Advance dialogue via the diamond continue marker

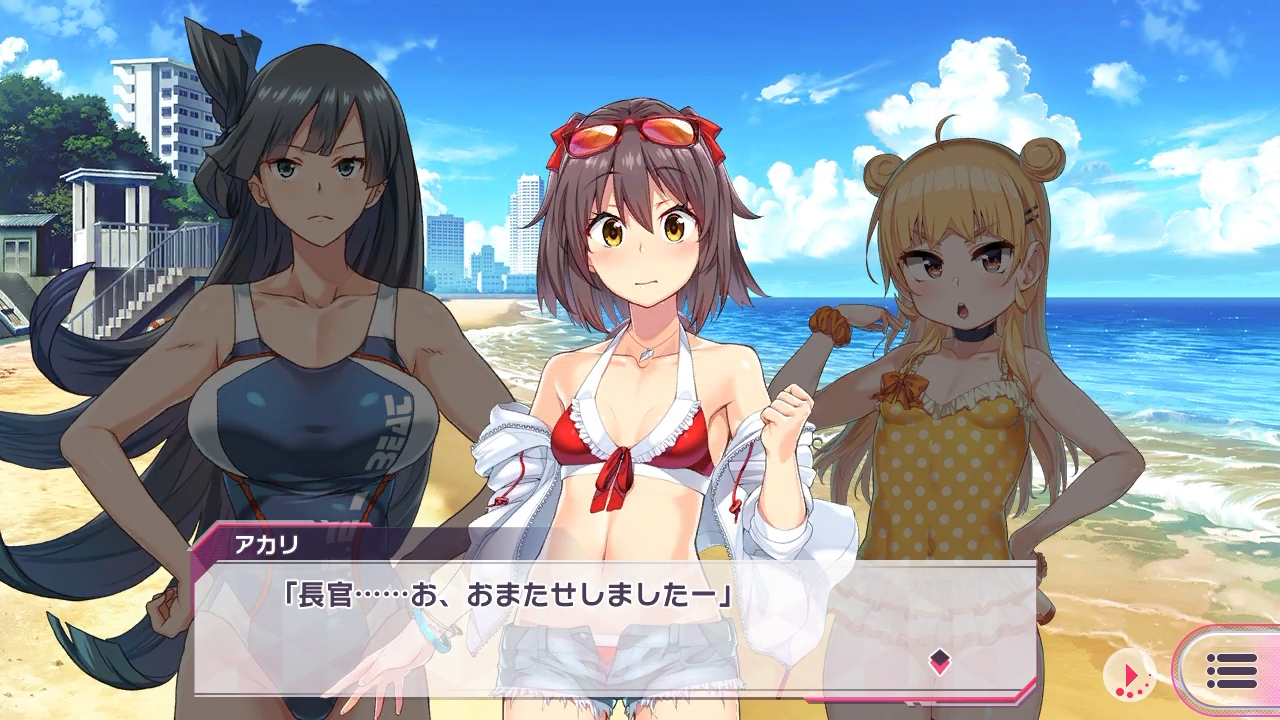click(x=939, y=660)
